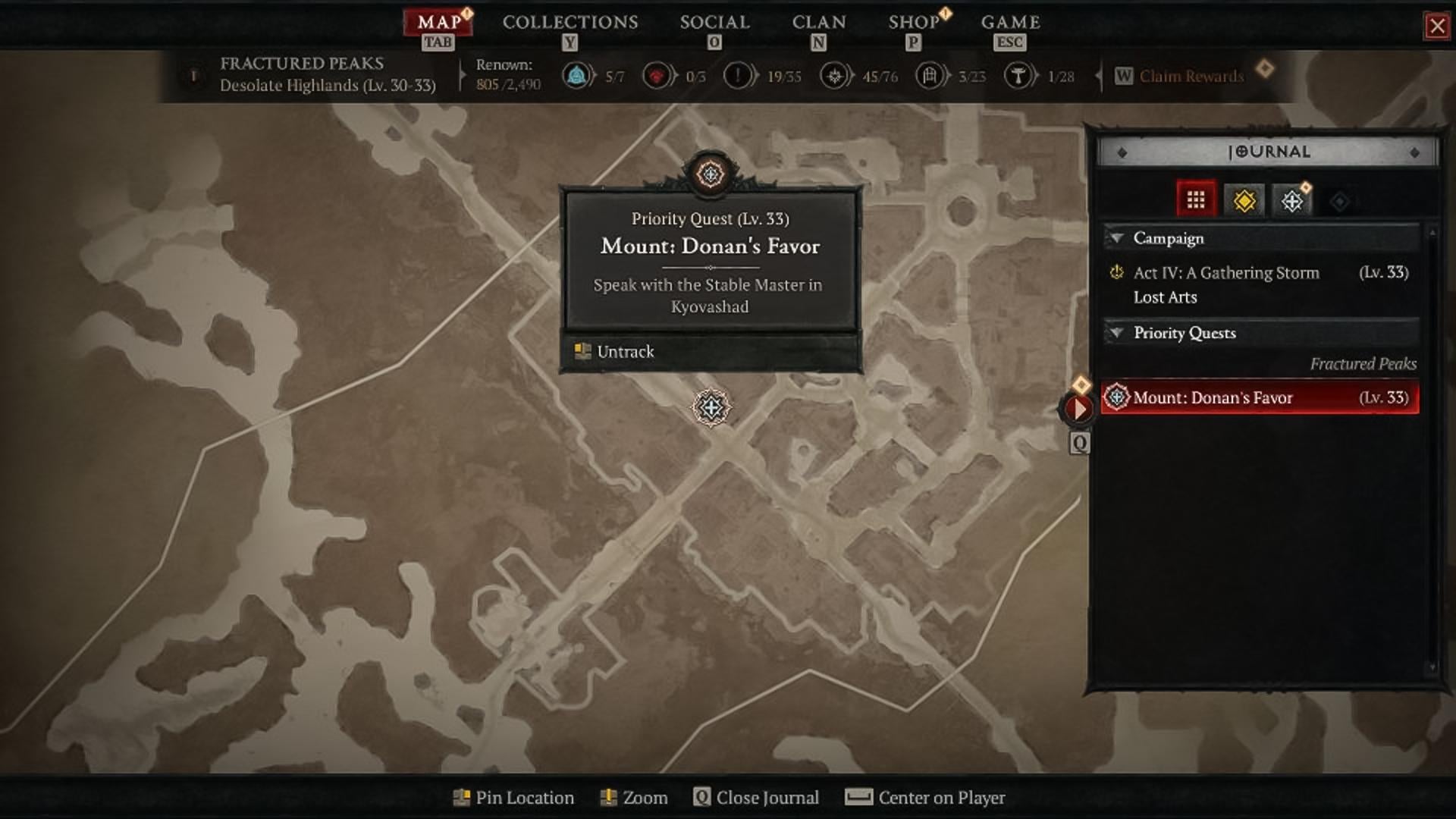Open the Collections tab

pos(570,22)
